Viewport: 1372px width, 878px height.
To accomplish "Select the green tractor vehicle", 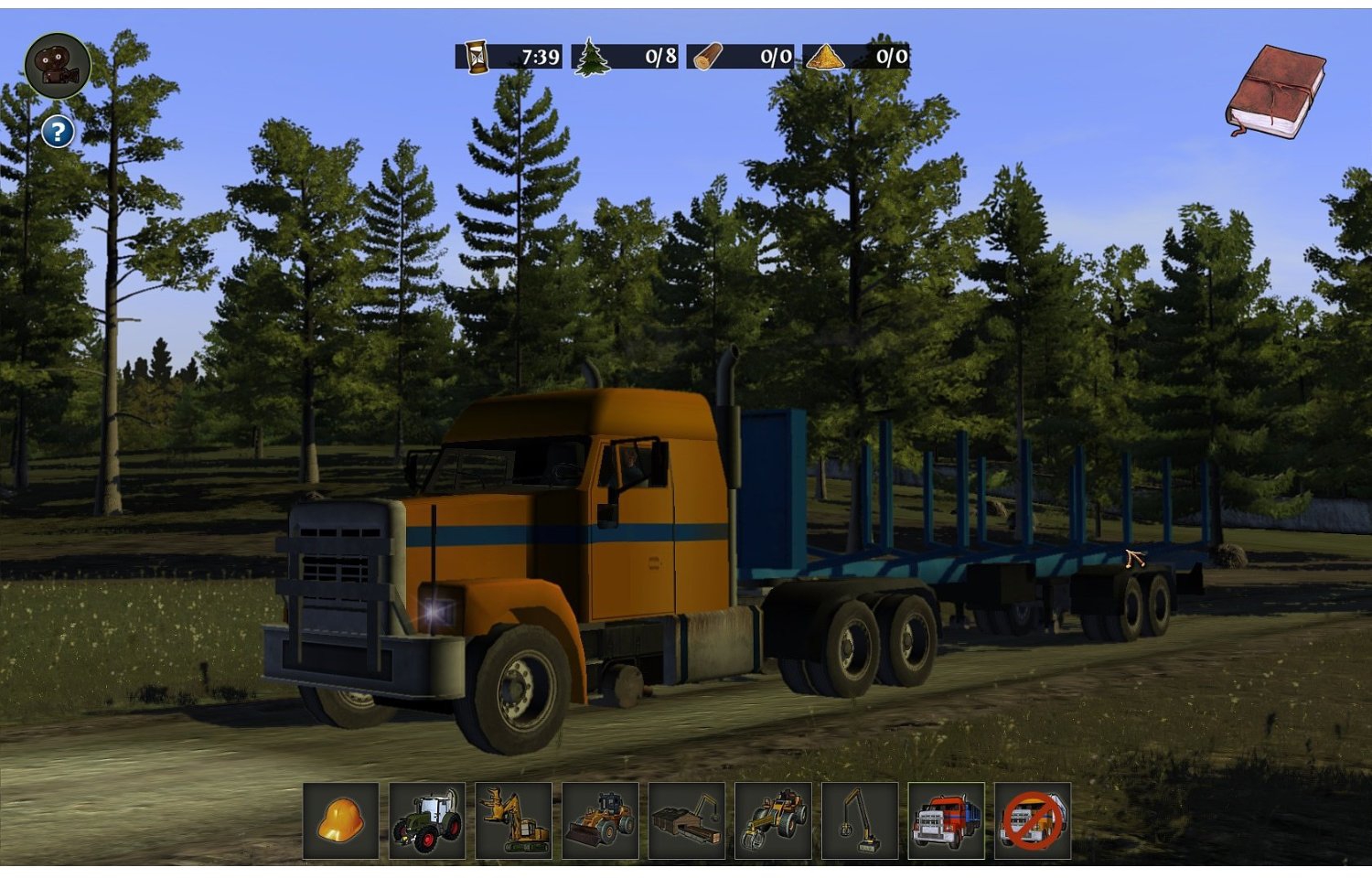I will pos(426,822).
